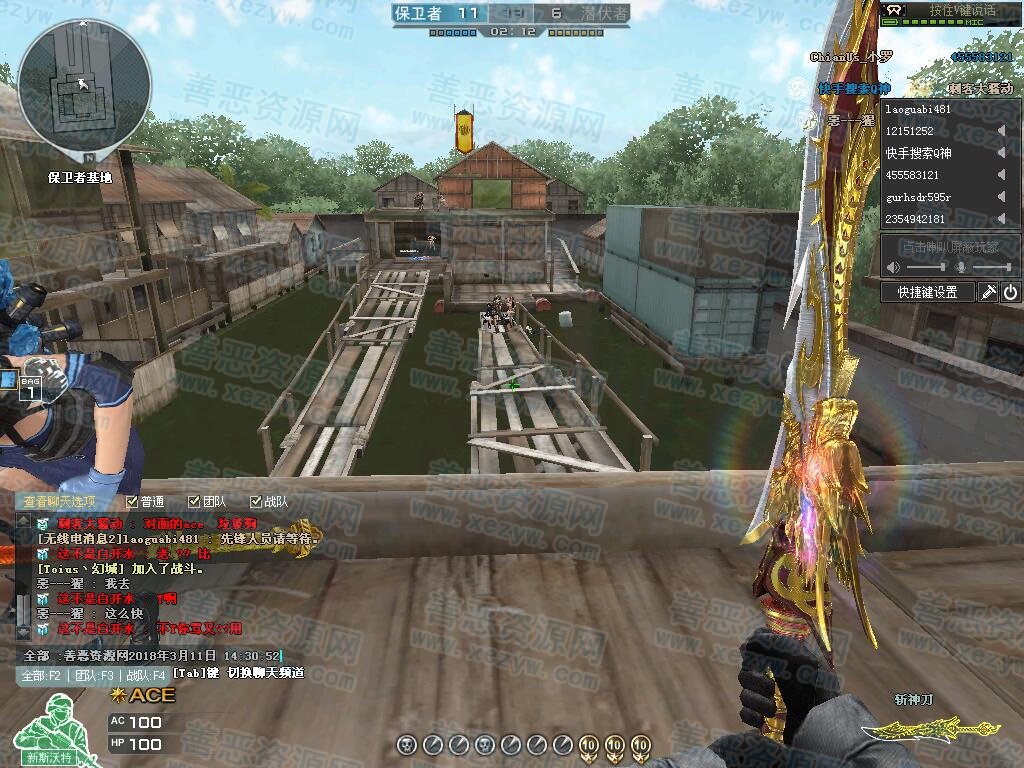Toggle the 普通 chat filter checkbox
This screenshot has height=768, width=1024.
pos(132,502)
